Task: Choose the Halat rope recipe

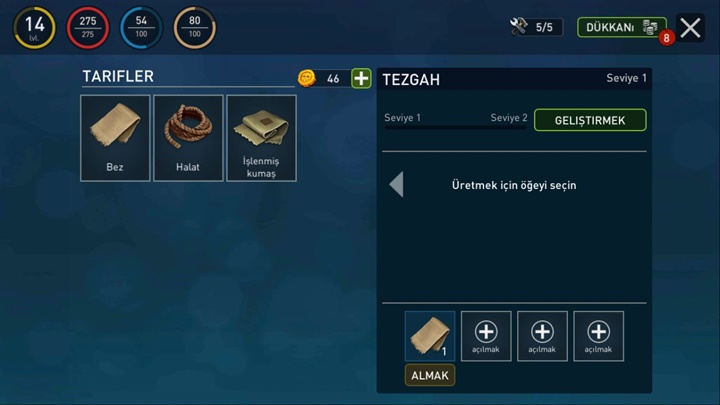Action: [x=188, y=138]
